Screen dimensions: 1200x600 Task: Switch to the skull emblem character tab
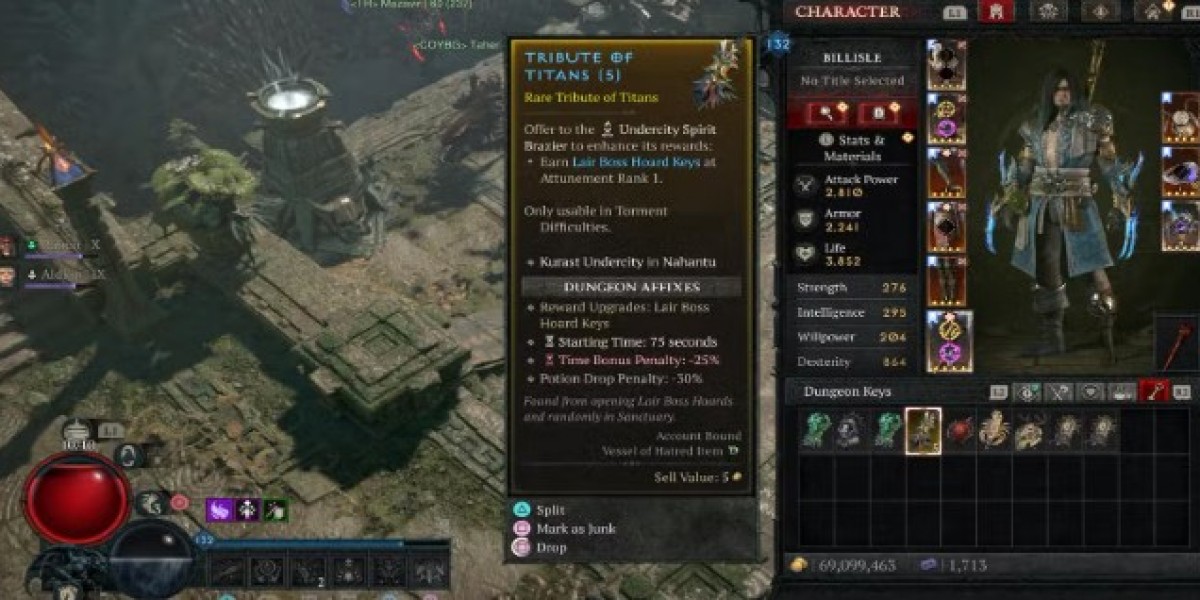1050,12
